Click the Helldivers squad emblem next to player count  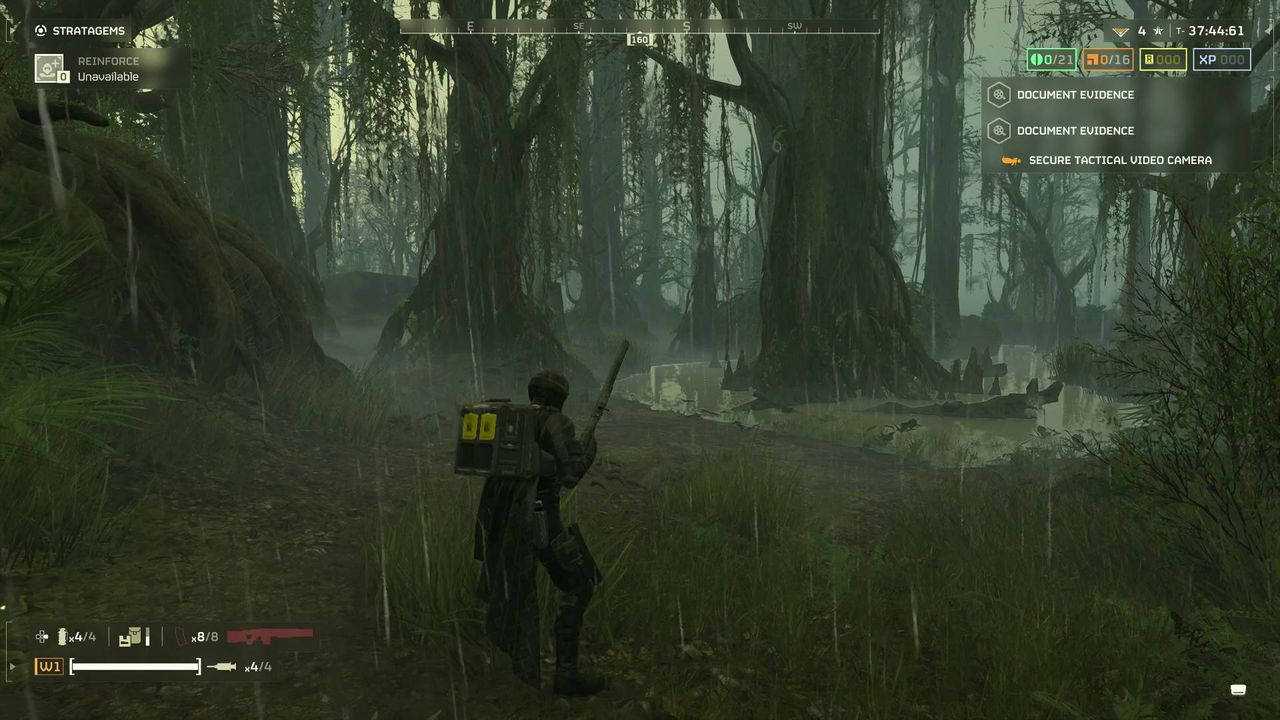[x=1121, y=31]
